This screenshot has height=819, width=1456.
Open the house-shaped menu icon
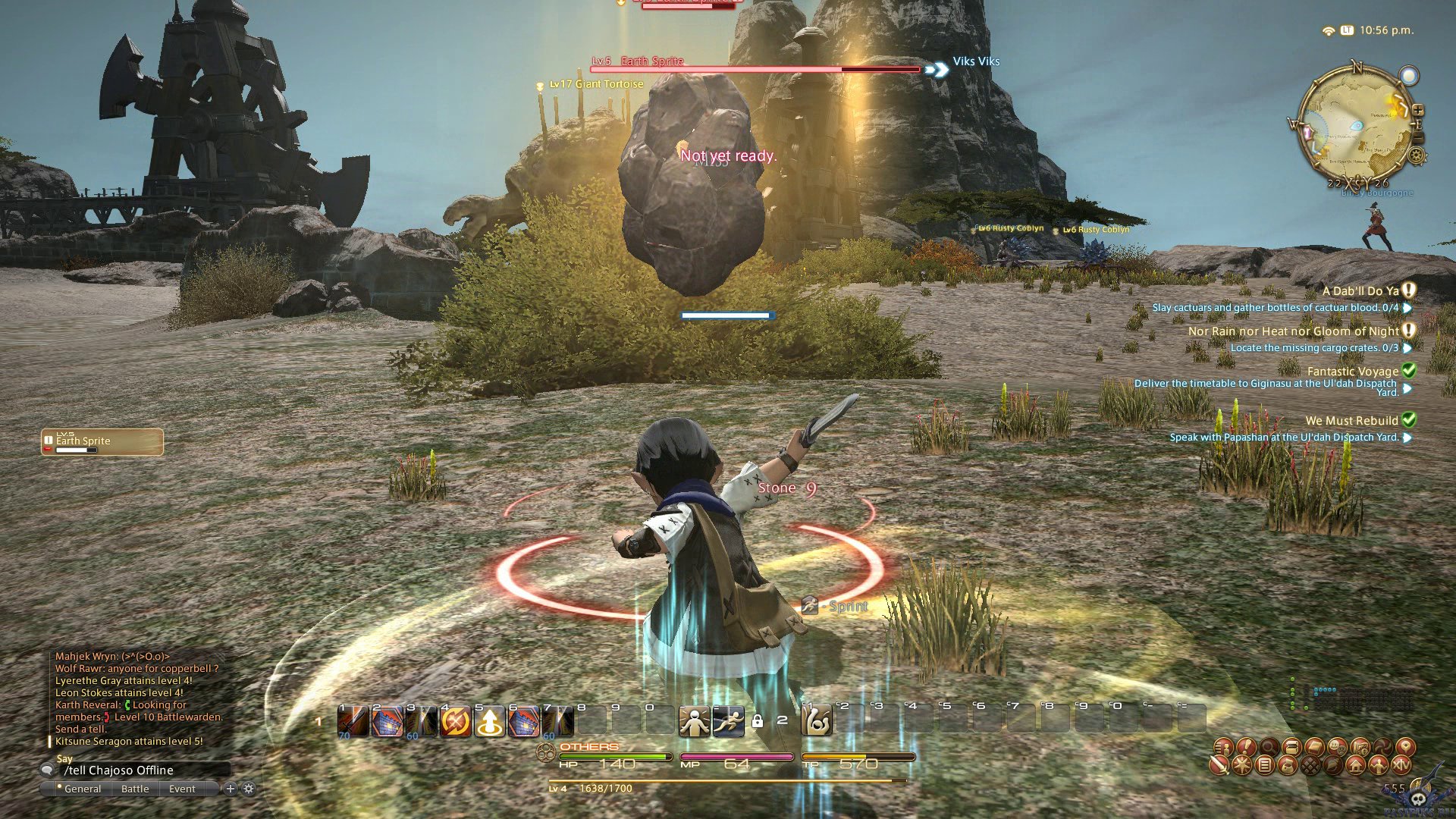coord(1356,766)
